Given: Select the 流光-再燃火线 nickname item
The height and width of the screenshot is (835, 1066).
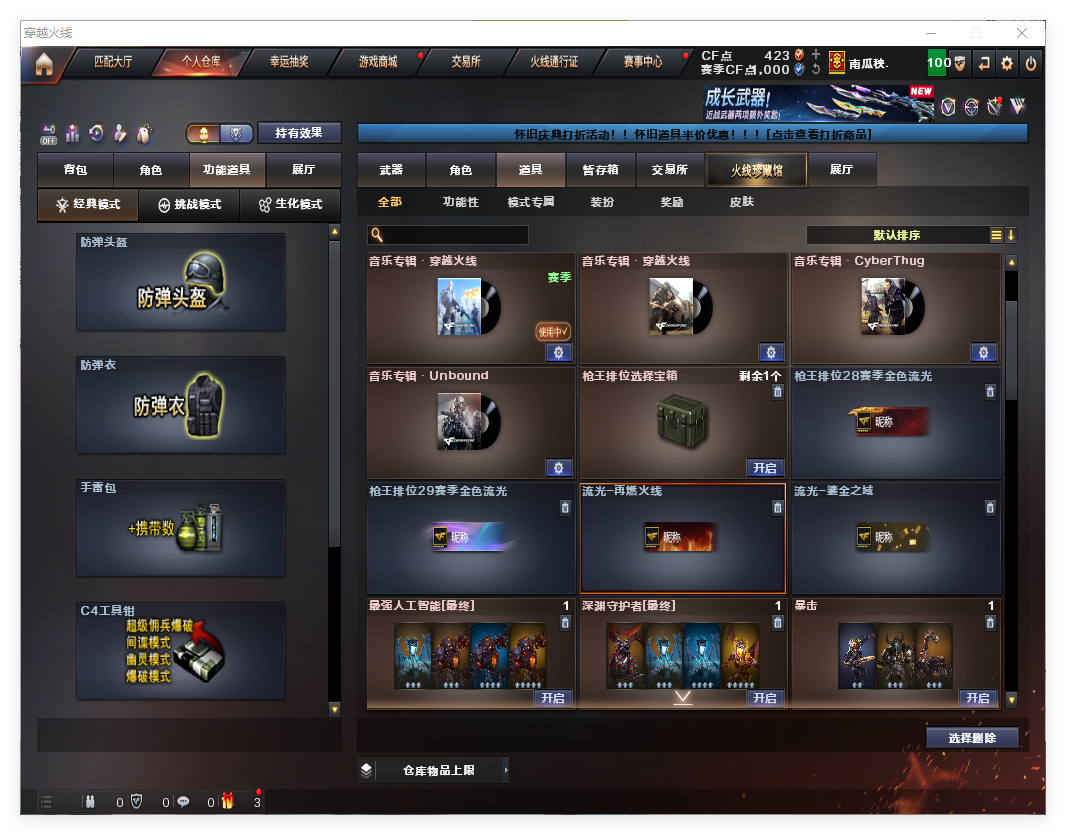Looking at the screenshot, I should click(683, 538).
